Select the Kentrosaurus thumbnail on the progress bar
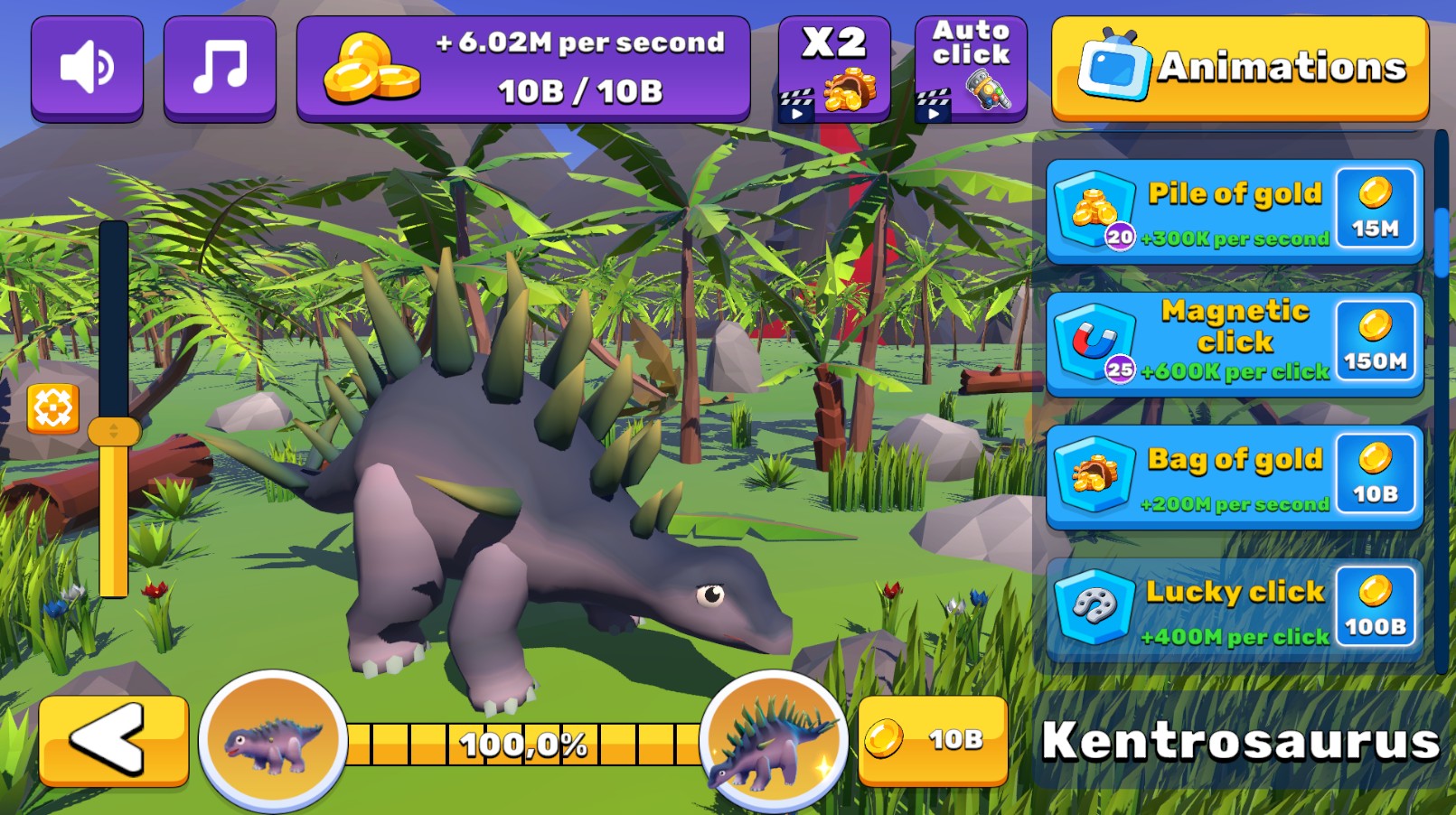Screen dimensions: 1456x815 point(775,743)
